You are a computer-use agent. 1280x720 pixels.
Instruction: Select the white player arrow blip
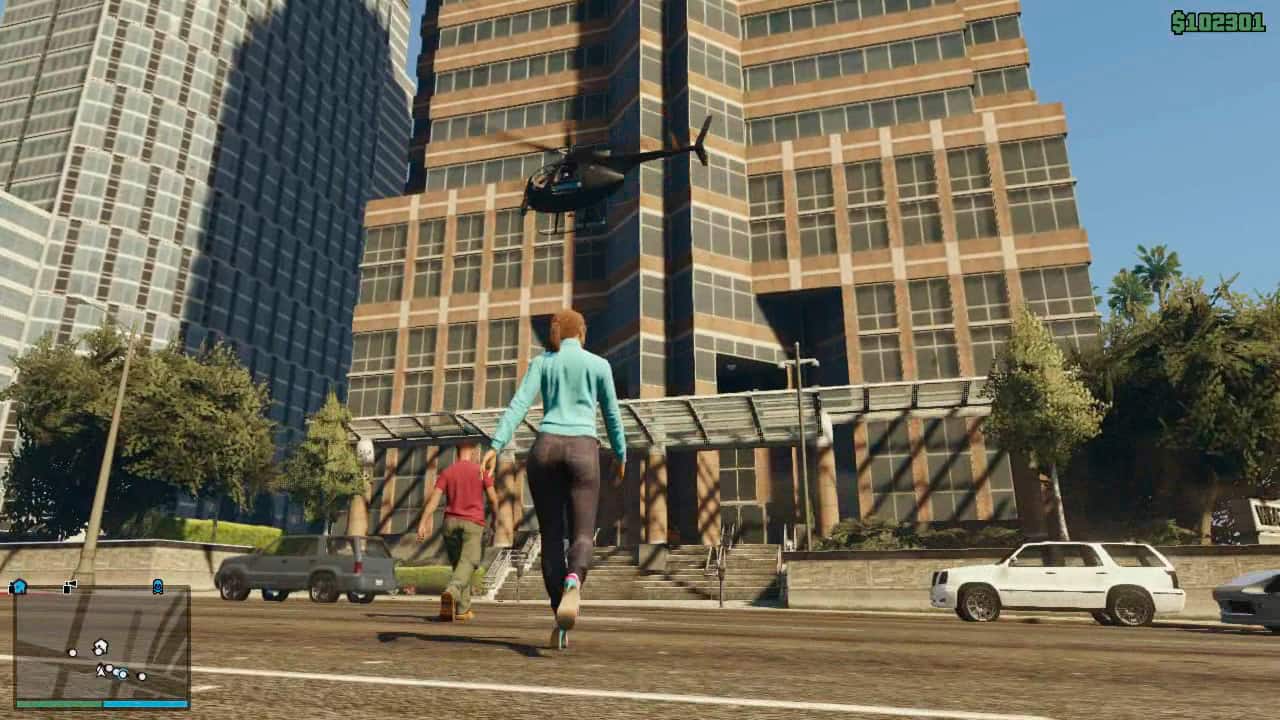[101, 670]
